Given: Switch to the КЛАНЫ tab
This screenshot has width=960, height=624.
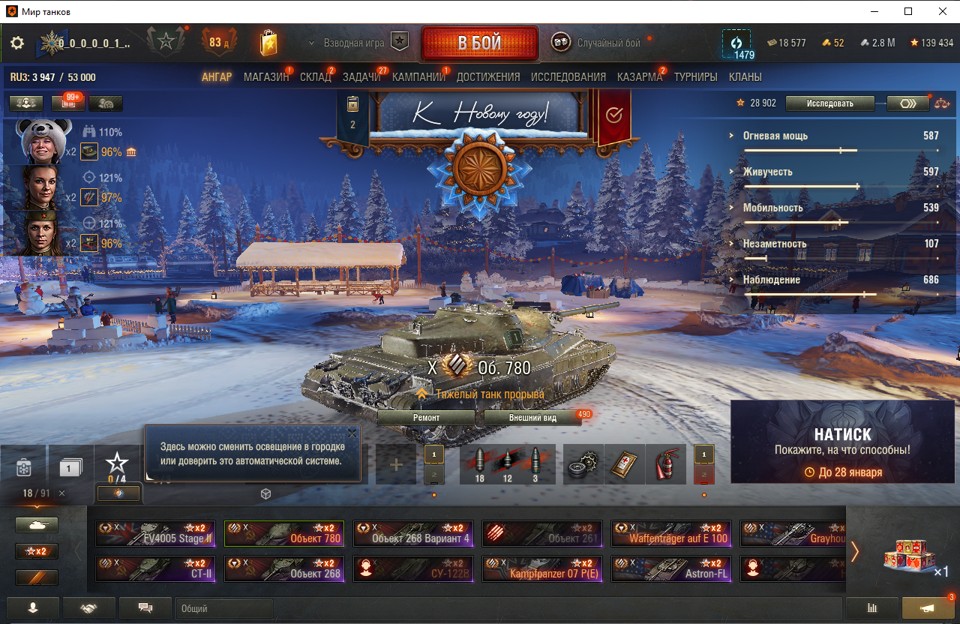Looking at the screenshot, I should click(745, 77).
